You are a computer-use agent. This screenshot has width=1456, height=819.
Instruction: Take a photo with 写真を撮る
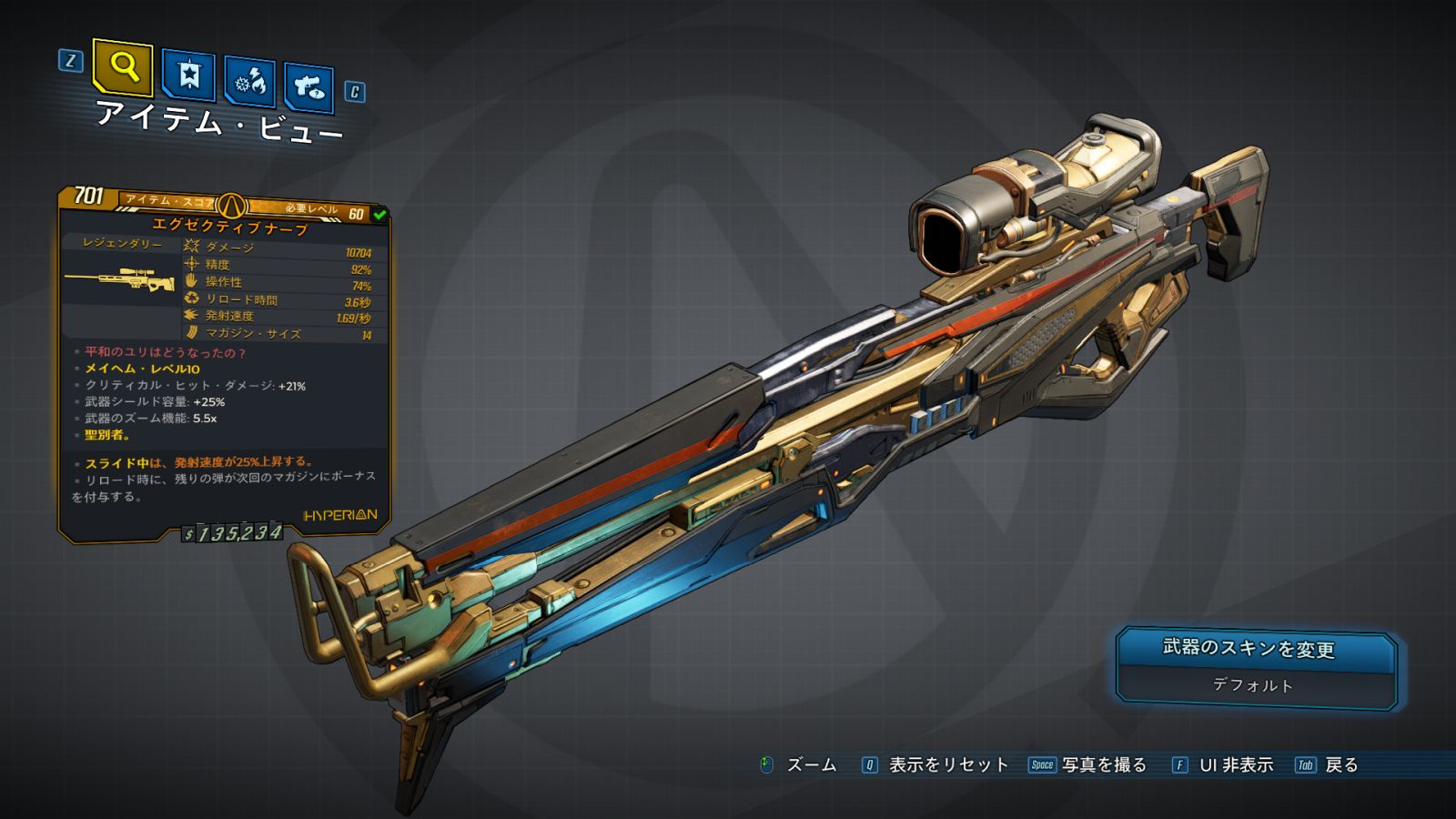point(1103,765)
